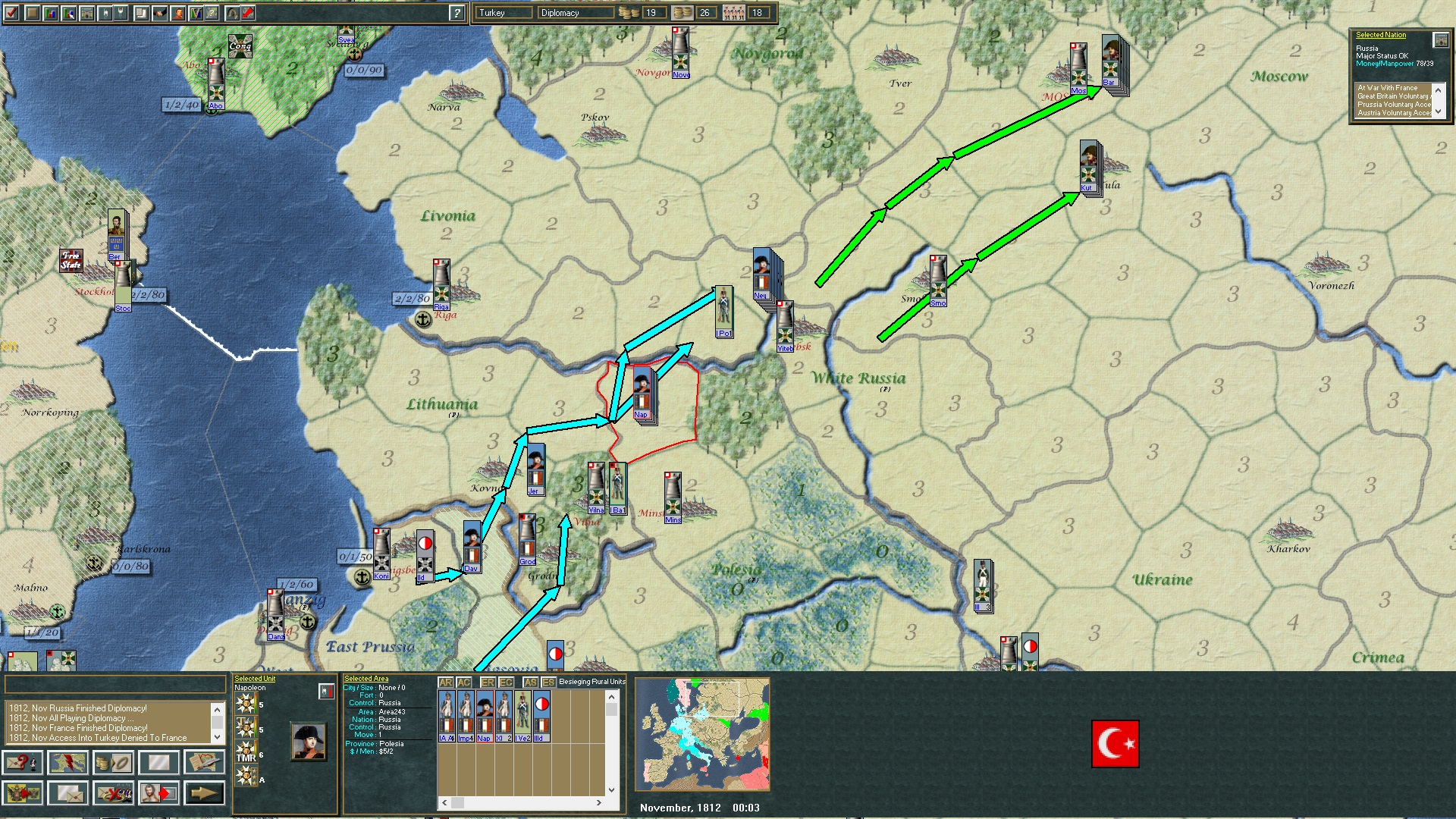Screen dimensions: 1456x819
Task: Open the map with red lightning bolt icon
Action: coord(68,763)
